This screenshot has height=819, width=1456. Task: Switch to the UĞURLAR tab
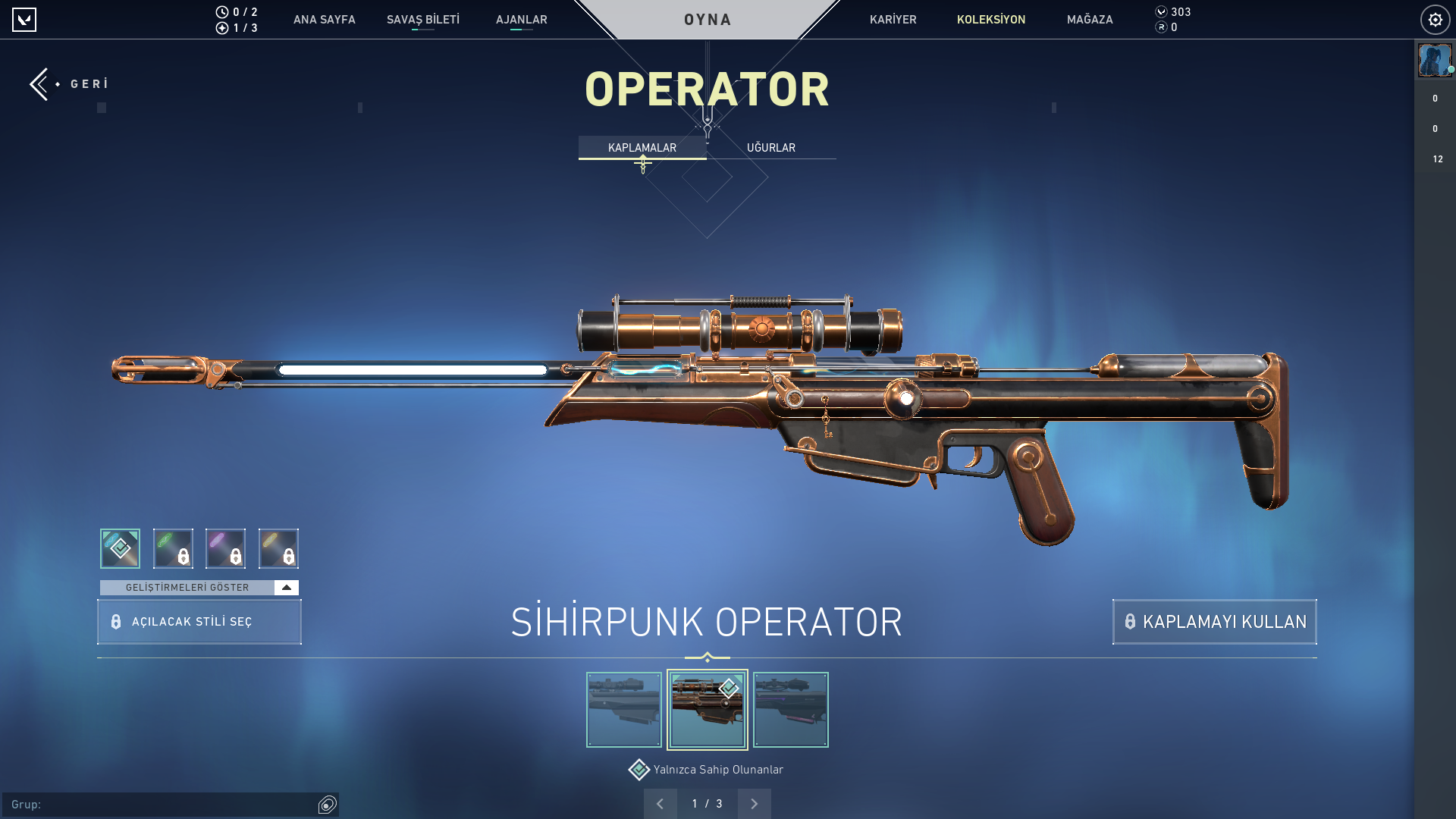tap(770, 148)
